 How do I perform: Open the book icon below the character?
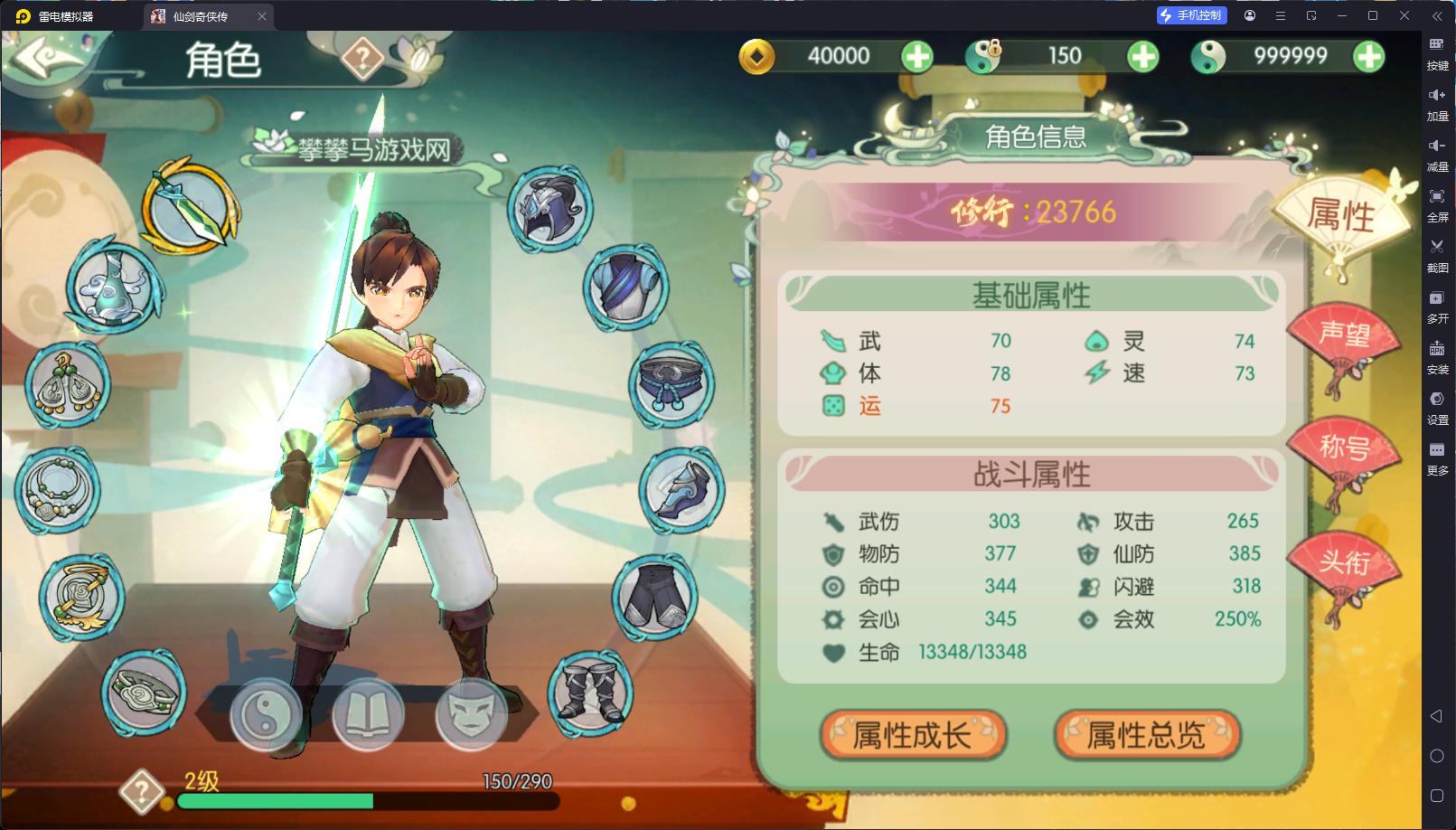368,715
